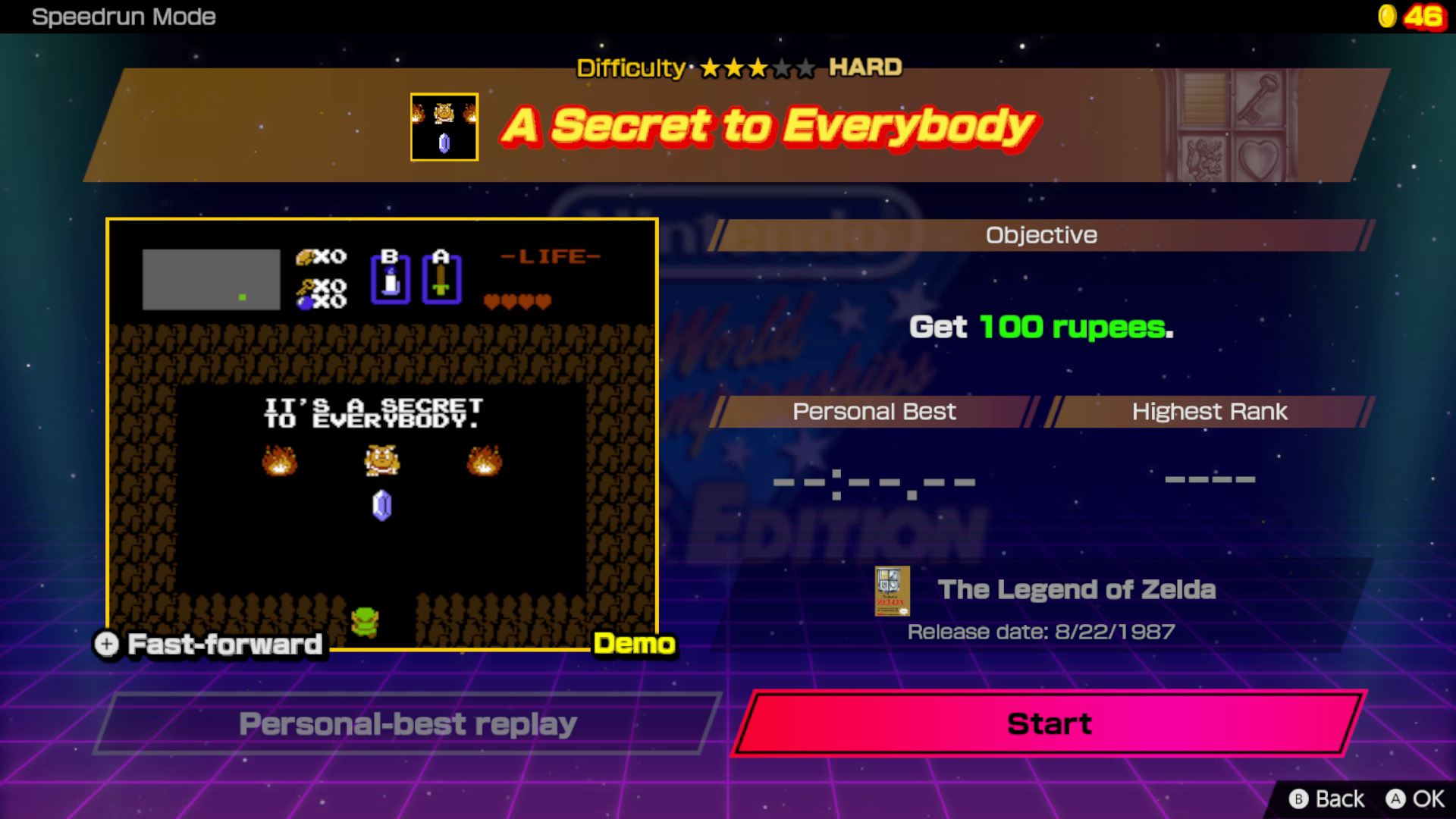The image size is (1456, 819).
Task: Open the Personal-best replay
Action: 407,723
